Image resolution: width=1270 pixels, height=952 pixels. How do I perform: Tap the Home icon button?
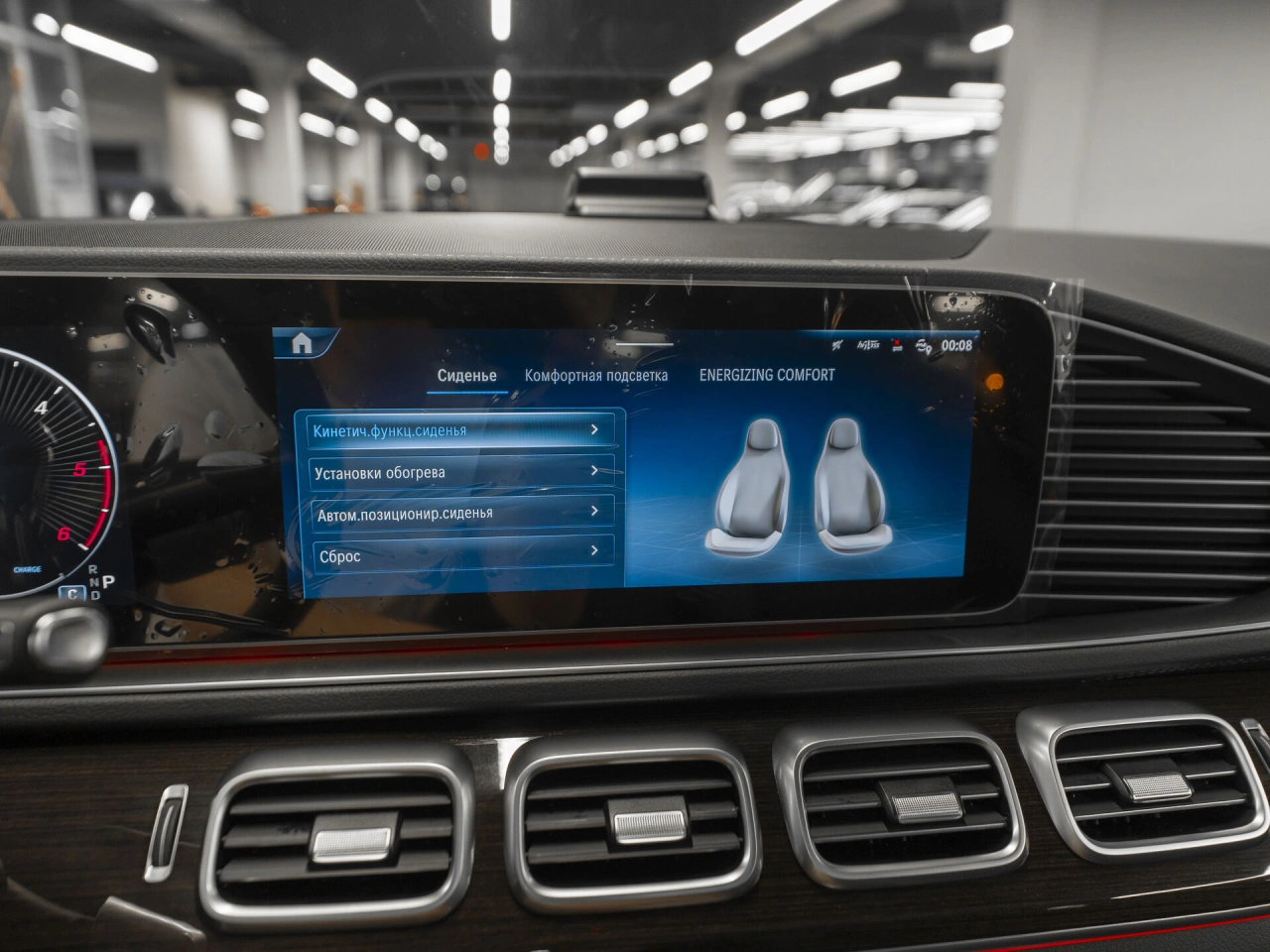pos(302,344)
